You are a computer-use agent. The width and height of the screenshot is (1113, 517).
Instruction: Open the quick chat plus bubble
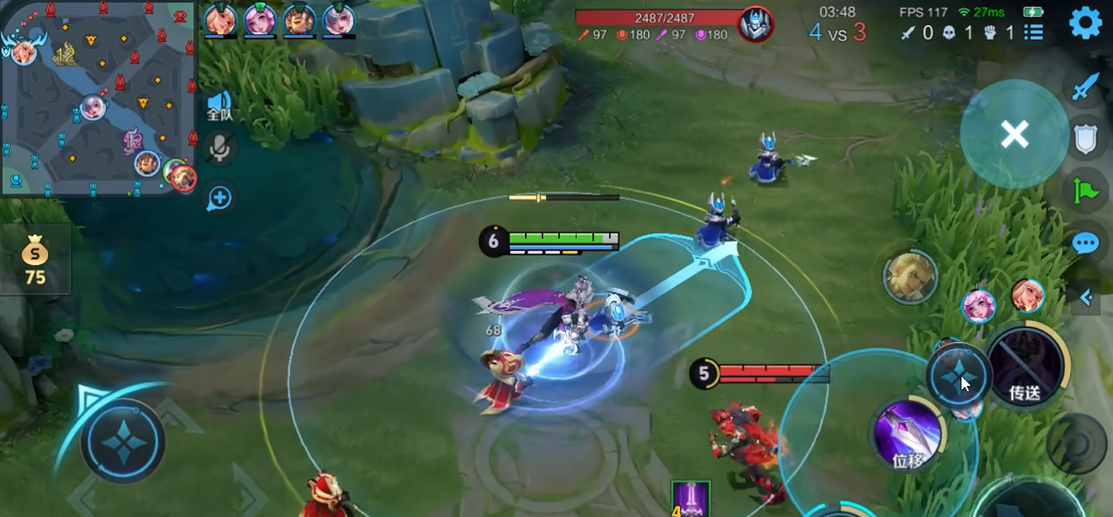tap(219, 198)
